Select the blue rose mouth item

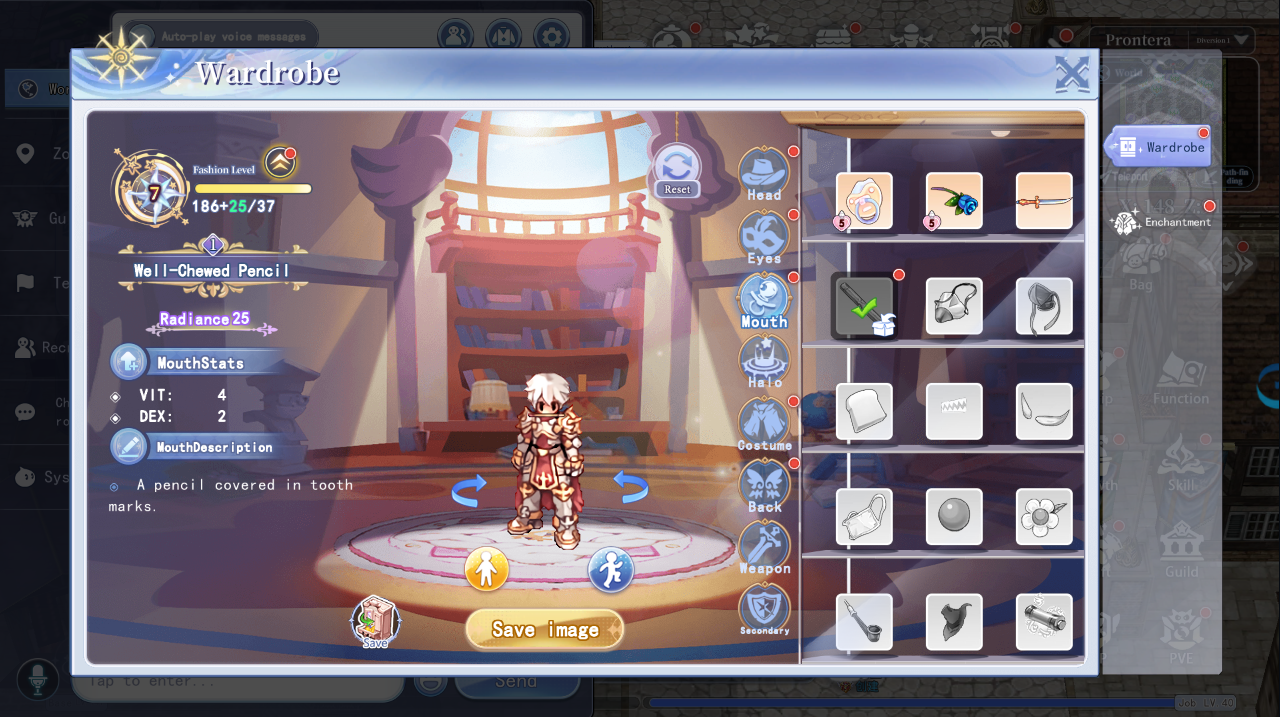tap(954, 201)
